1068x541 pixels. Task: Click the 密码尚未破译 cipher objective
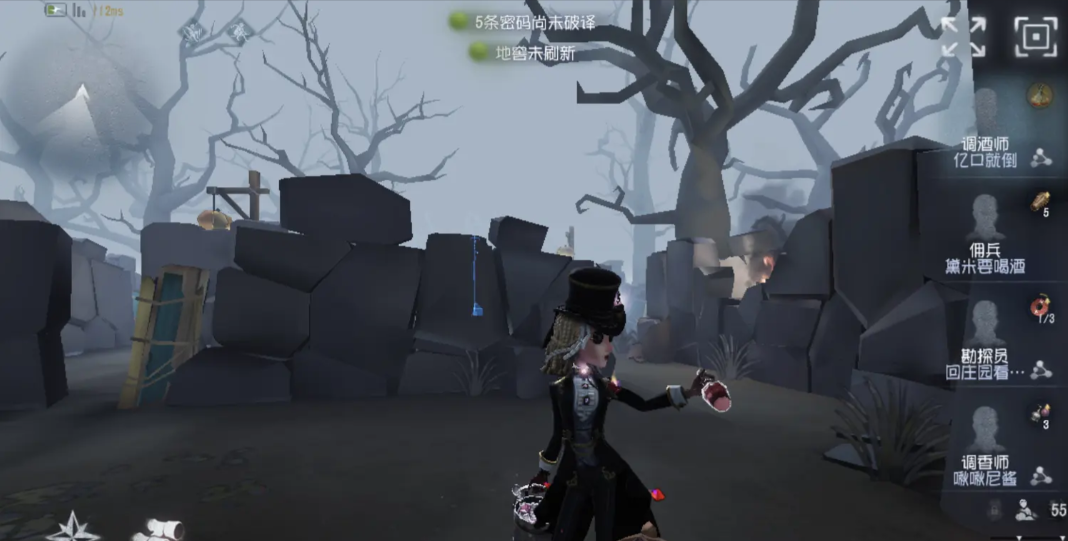(x=525, y=21)
